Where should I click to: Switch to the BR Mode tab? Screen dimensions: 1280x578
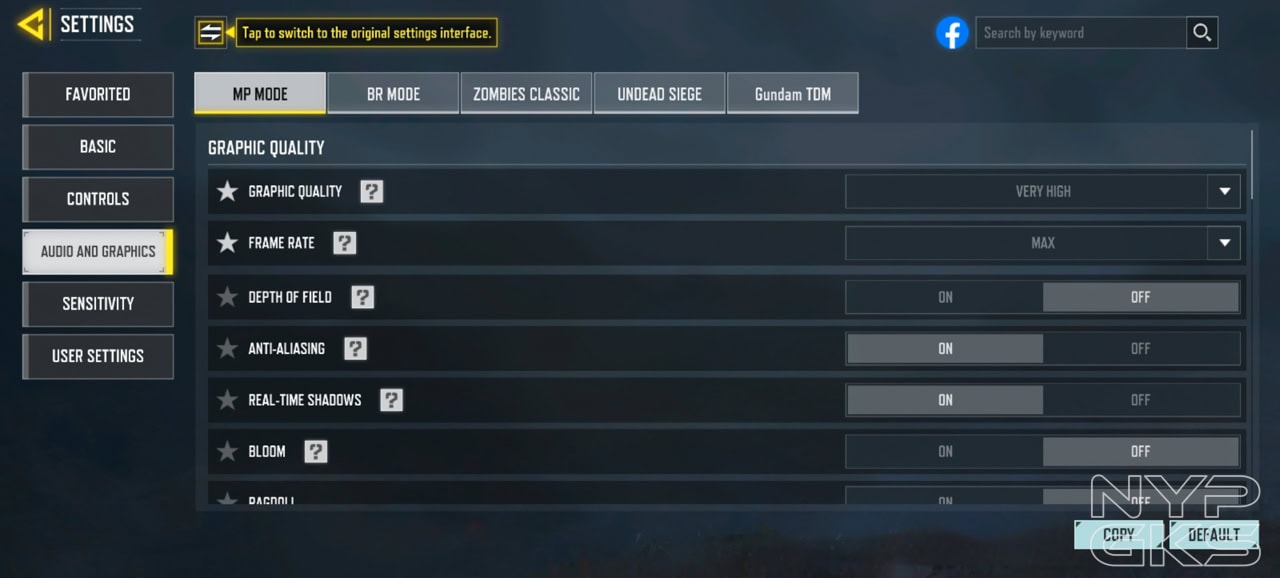[393, 94]
